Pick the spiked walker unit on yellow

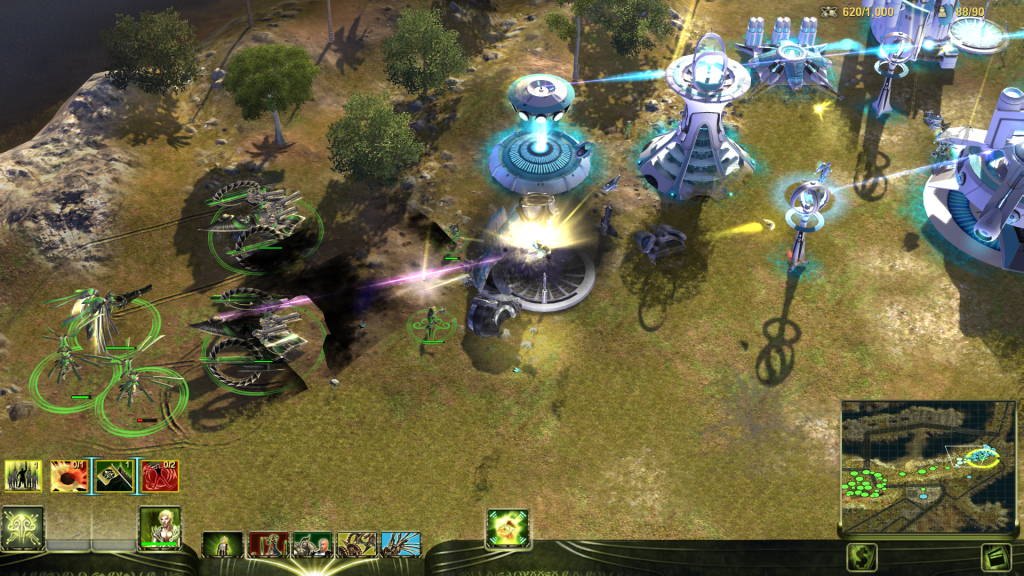(x=357, y=545)
